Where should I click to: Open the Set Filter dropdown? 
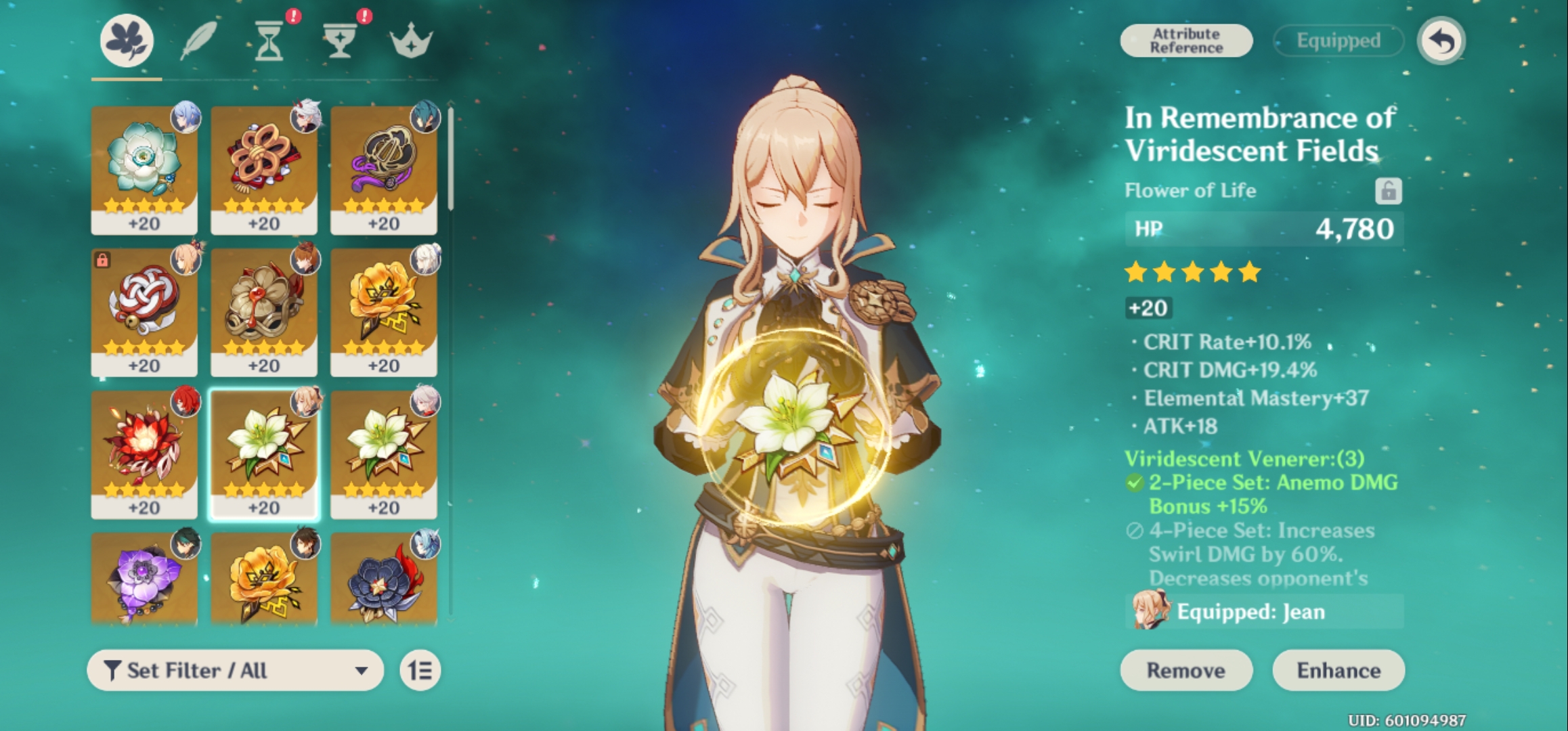[235, 670]
